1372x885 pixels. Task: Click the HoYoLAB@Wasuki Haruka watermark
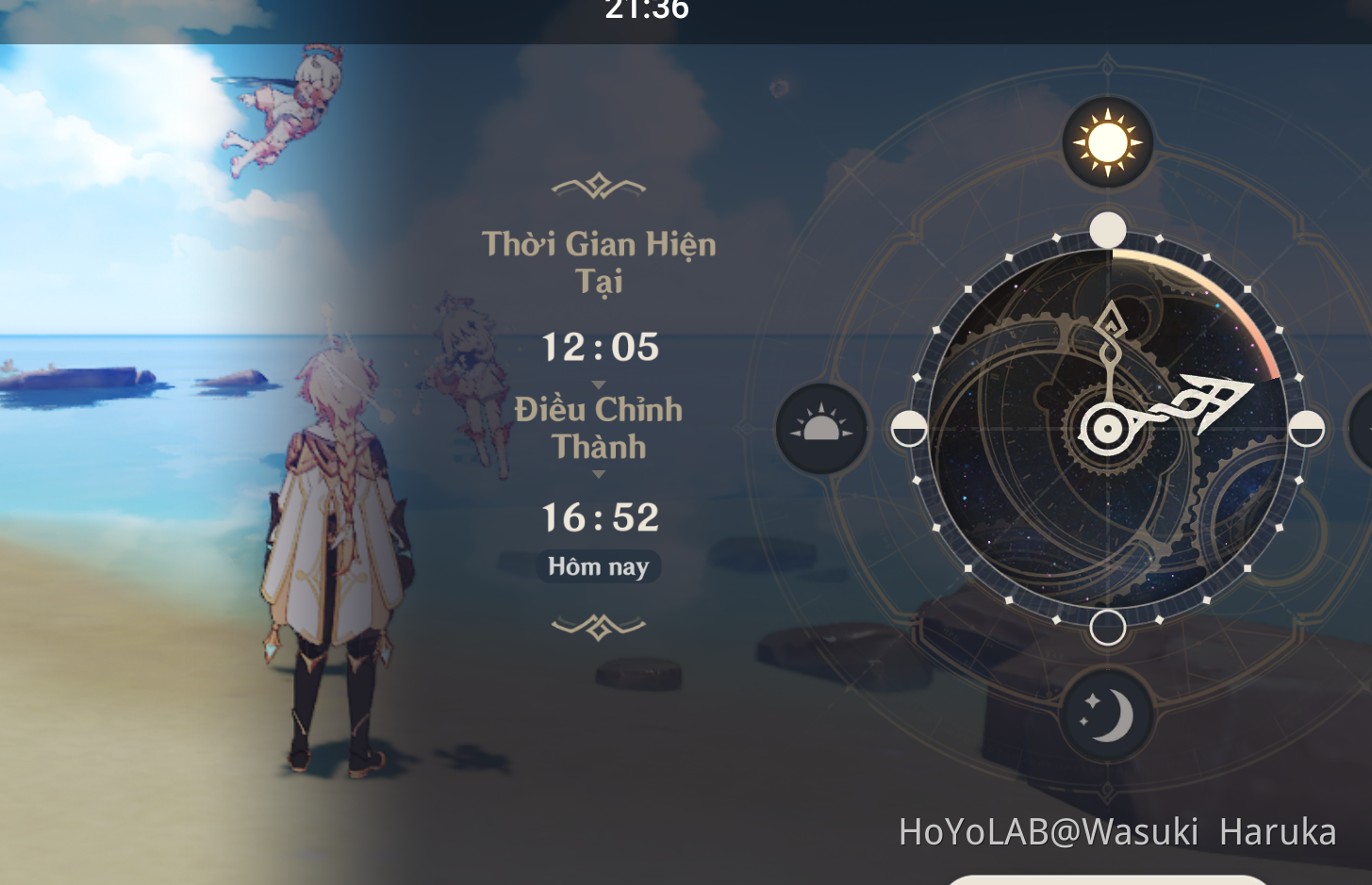[x=1117, y=833]
